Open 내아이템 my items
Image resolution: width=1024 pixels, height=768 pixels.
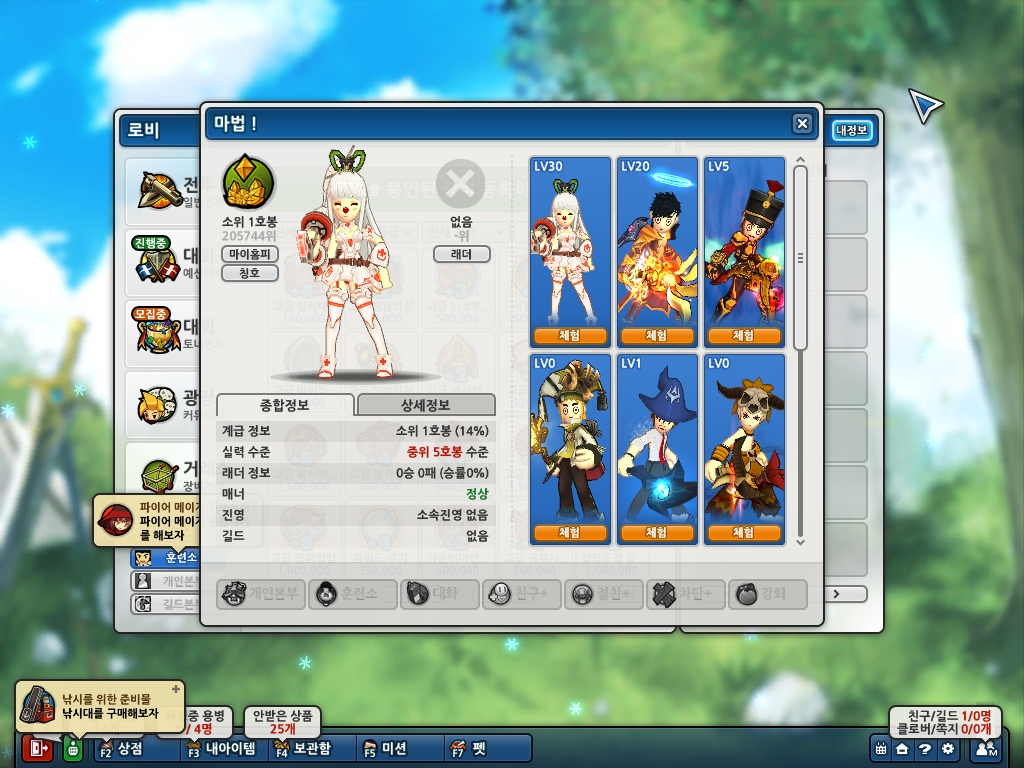(224, 748)
